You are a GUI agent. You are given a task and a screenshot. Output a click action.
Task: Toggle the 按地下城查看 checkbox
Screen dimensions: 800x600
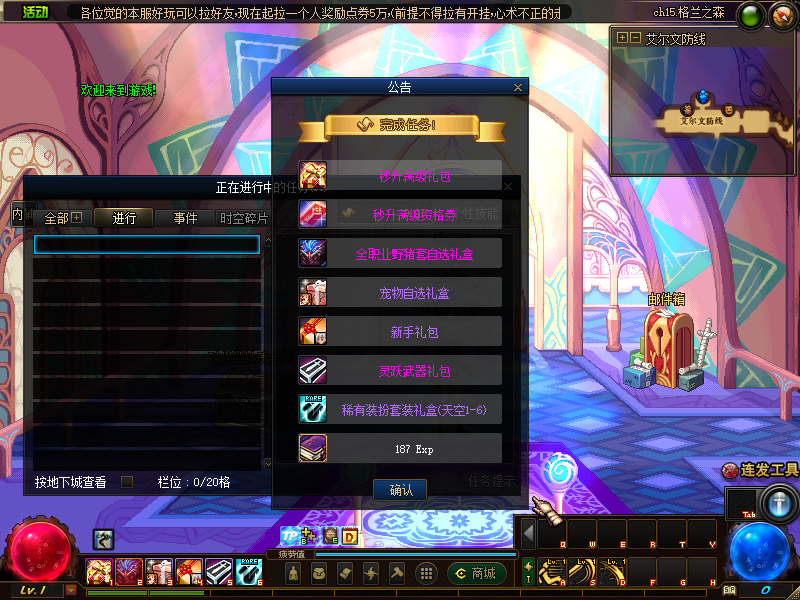pos(127,482)
